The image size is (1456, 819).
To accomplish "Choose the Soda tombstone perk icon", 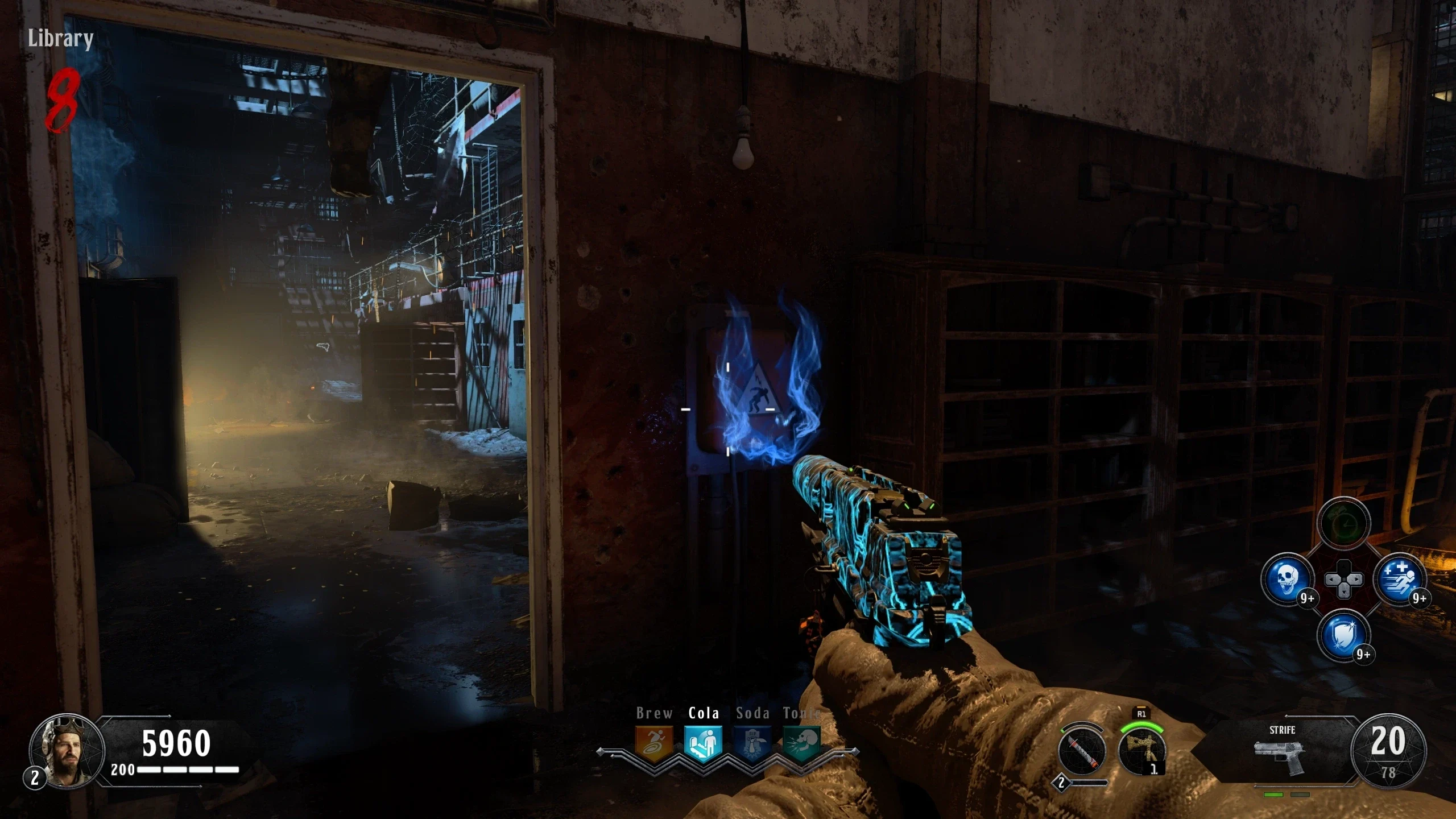I will click(x=752, y=743).
